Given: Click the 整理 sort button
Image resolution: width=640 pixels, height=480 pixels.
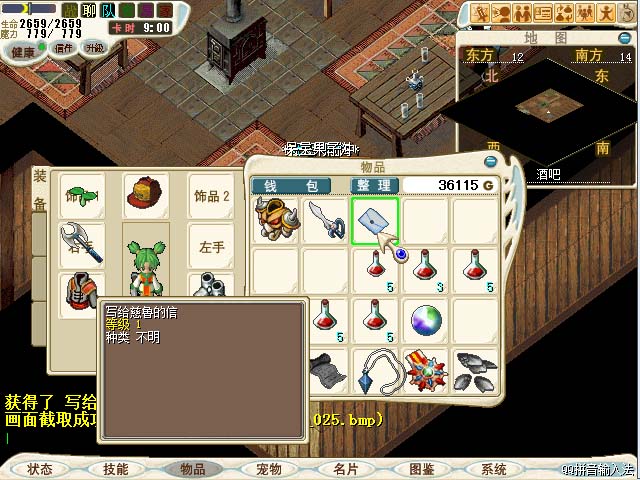Looking at the screenshot, I should (377, 186).
